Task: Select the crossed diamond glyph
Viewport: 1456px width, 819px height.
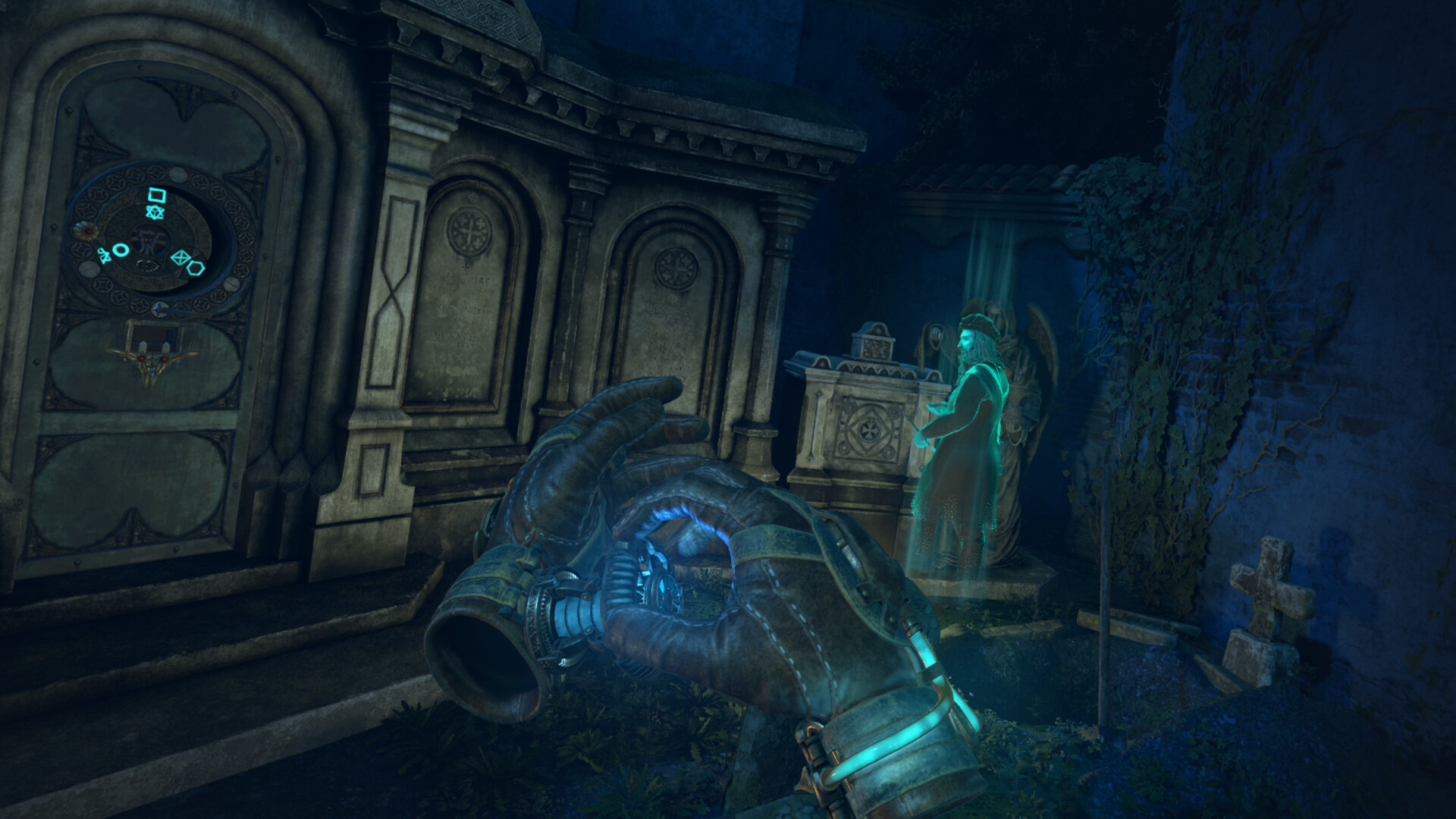Action: [x=180, y=257]
